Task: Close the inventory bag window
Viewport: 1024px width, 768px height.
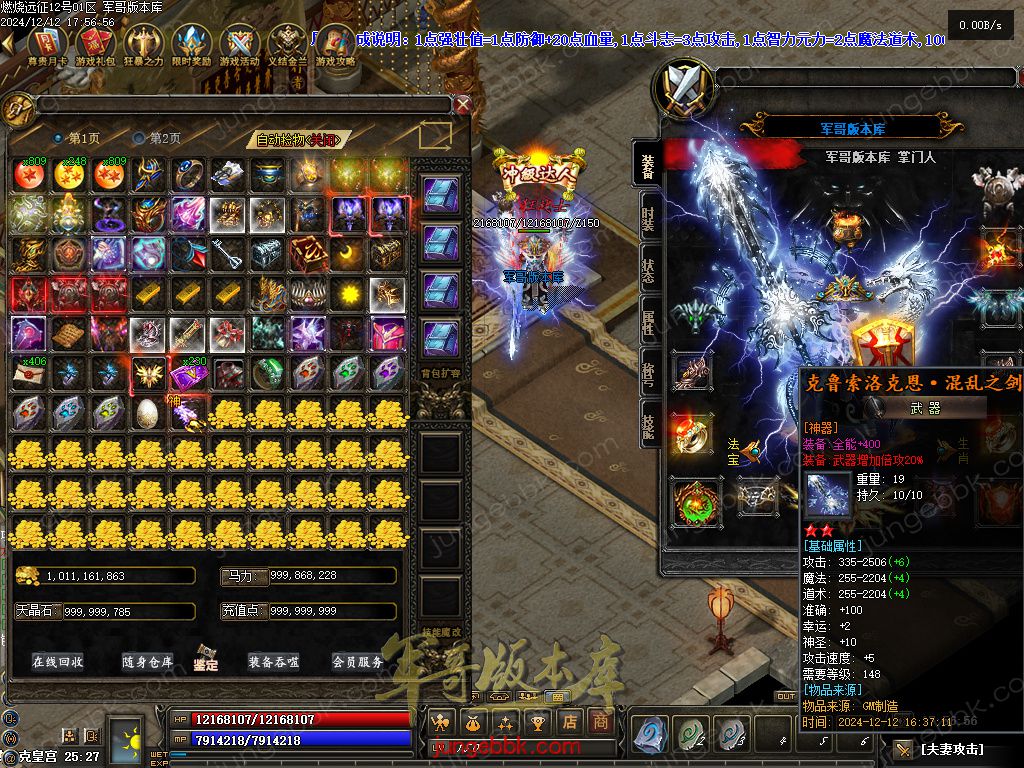Action: [462, 104]
